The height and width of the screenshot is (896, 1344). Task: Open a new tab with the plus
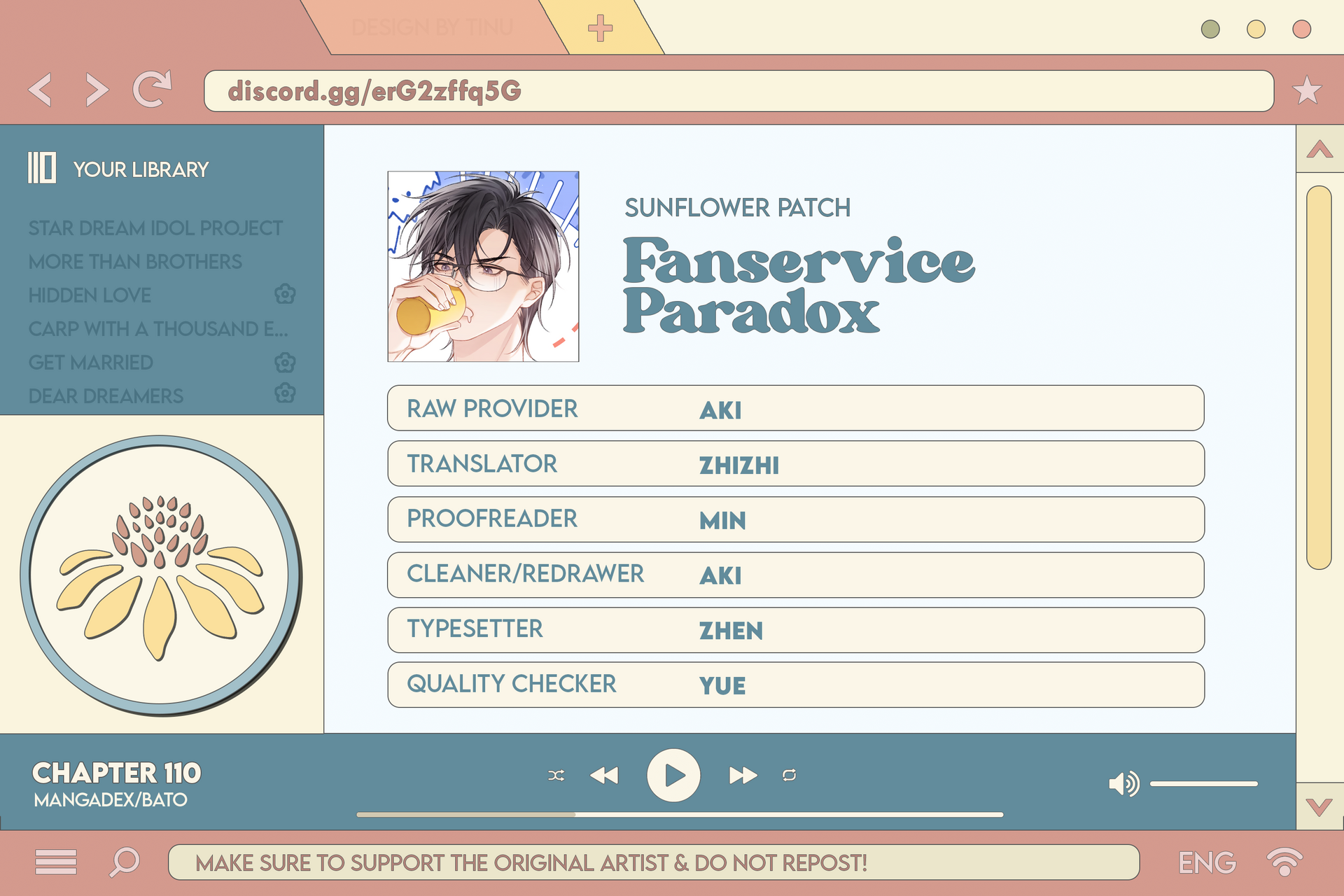(x=600, y=29)
